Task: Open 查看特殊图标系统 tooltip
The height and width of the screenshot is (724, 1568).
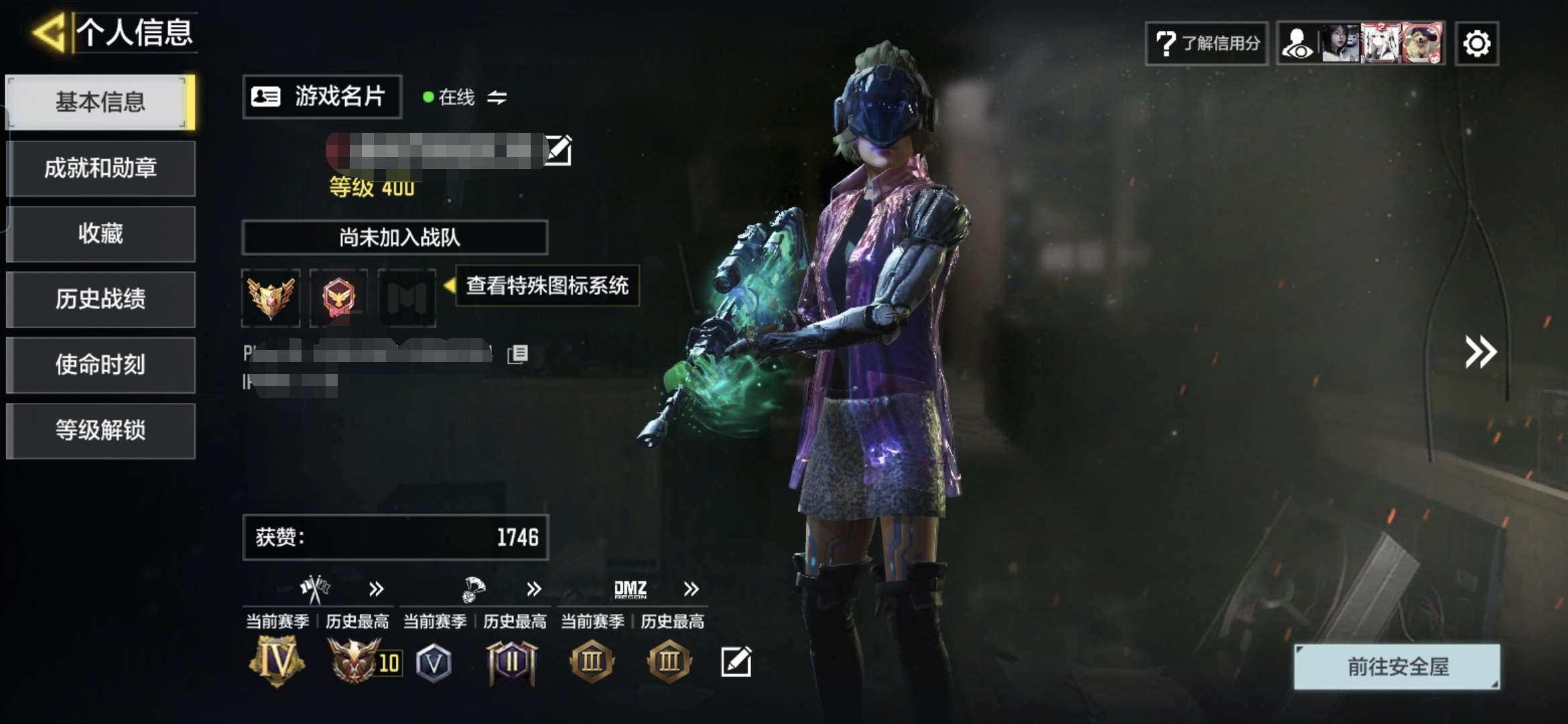Action: point(547,286)
